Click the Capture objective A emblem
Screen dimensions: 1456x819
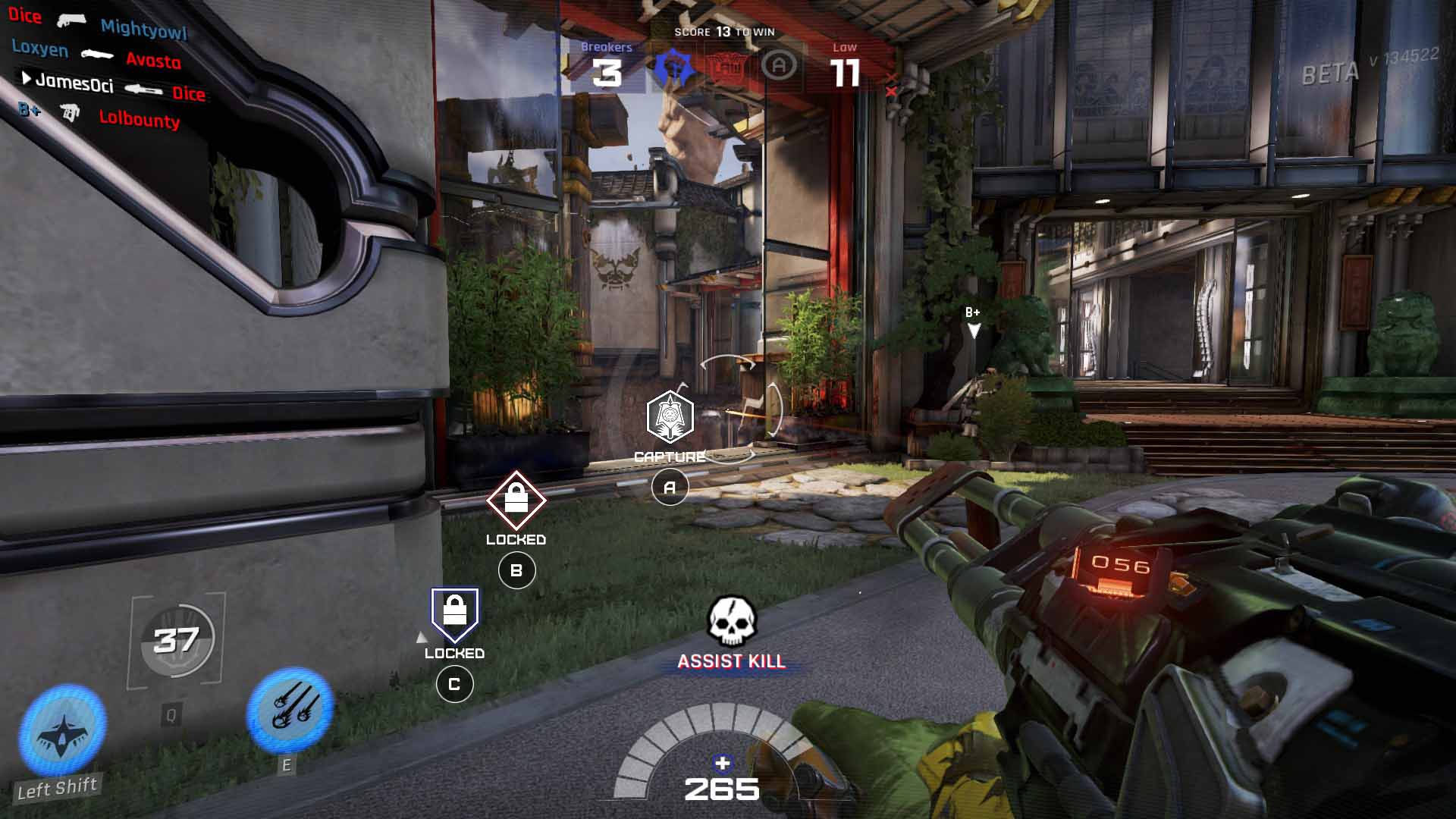point(670,416)
